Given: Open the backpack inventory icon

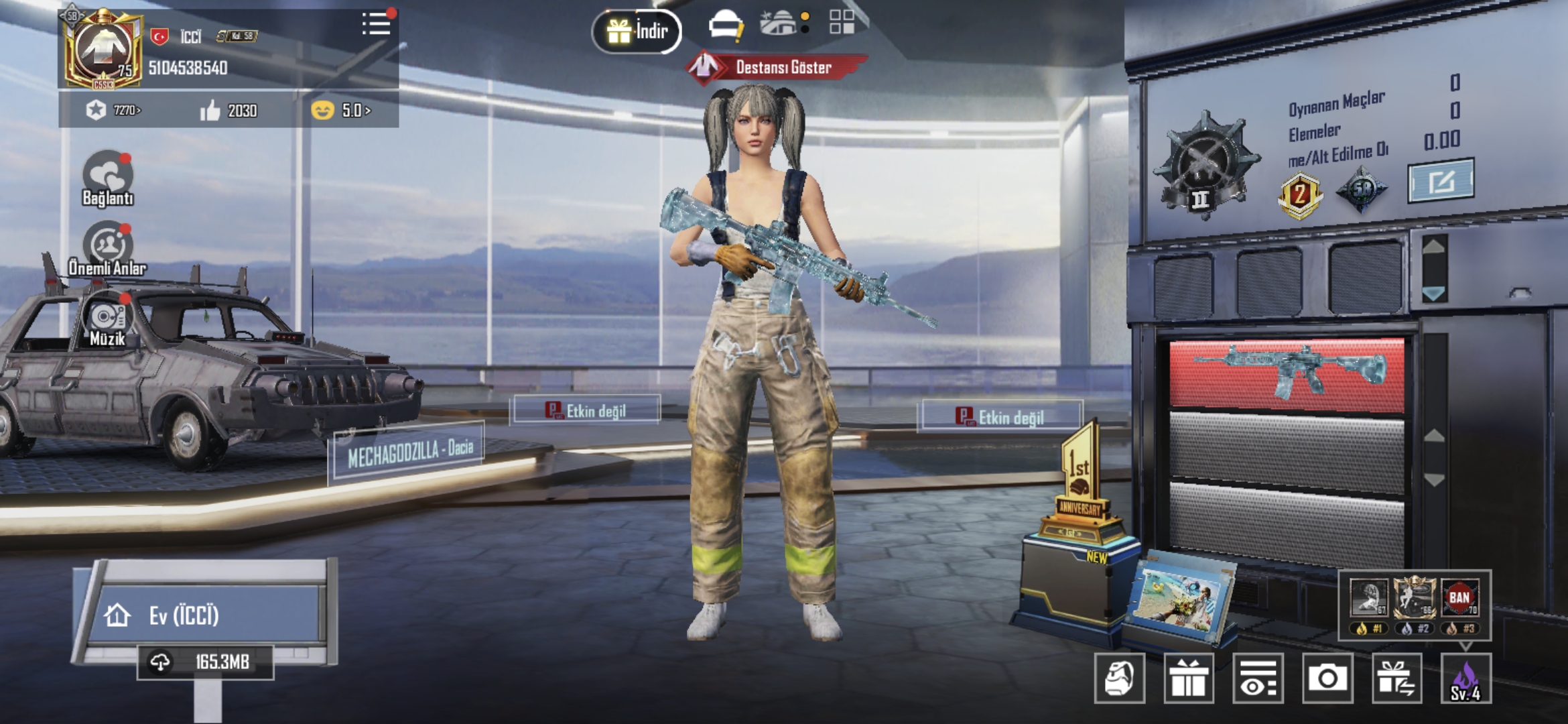Looking at the screenshot, I should 1119,678.
